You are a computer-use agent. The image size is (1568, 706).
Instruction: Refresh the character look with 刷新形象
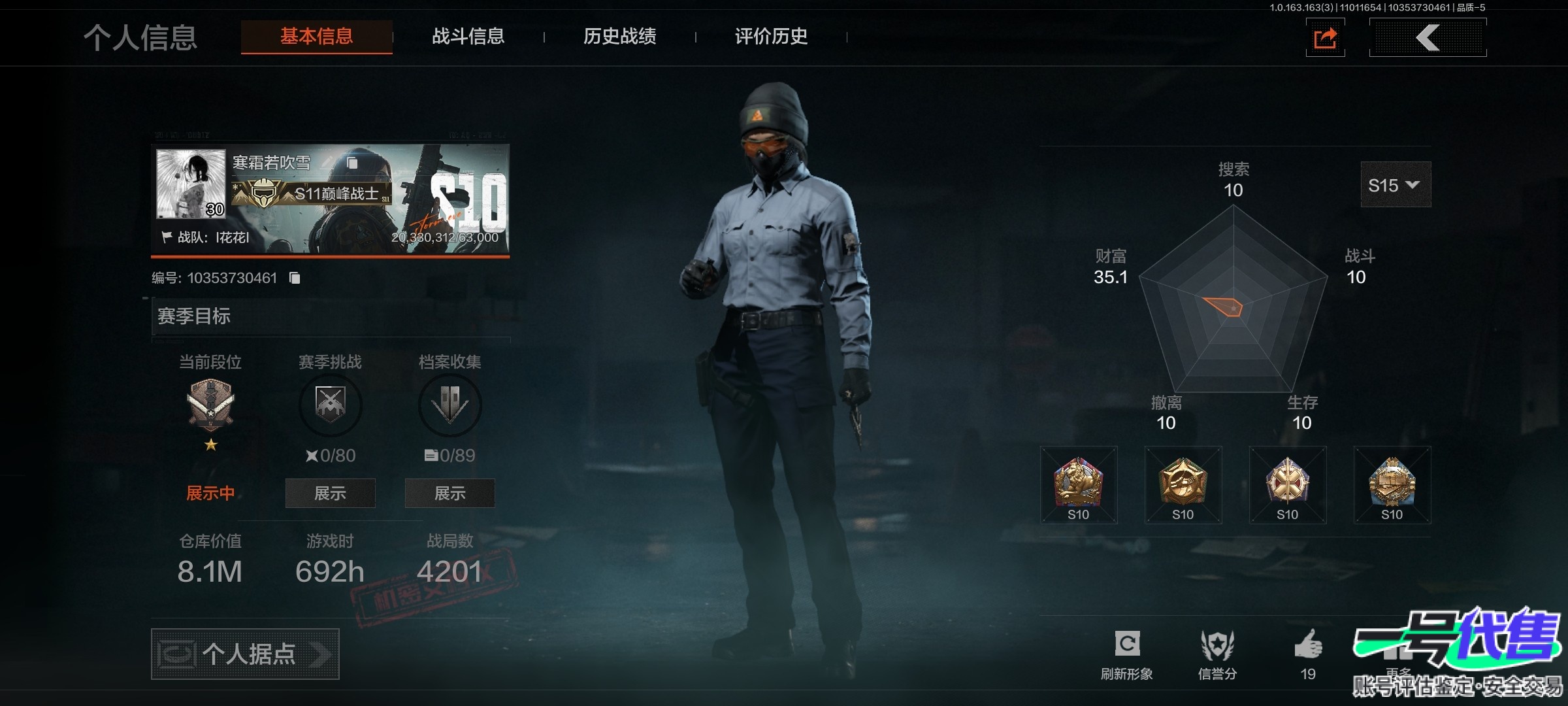pyautogui.click(x=1127, y=654)
